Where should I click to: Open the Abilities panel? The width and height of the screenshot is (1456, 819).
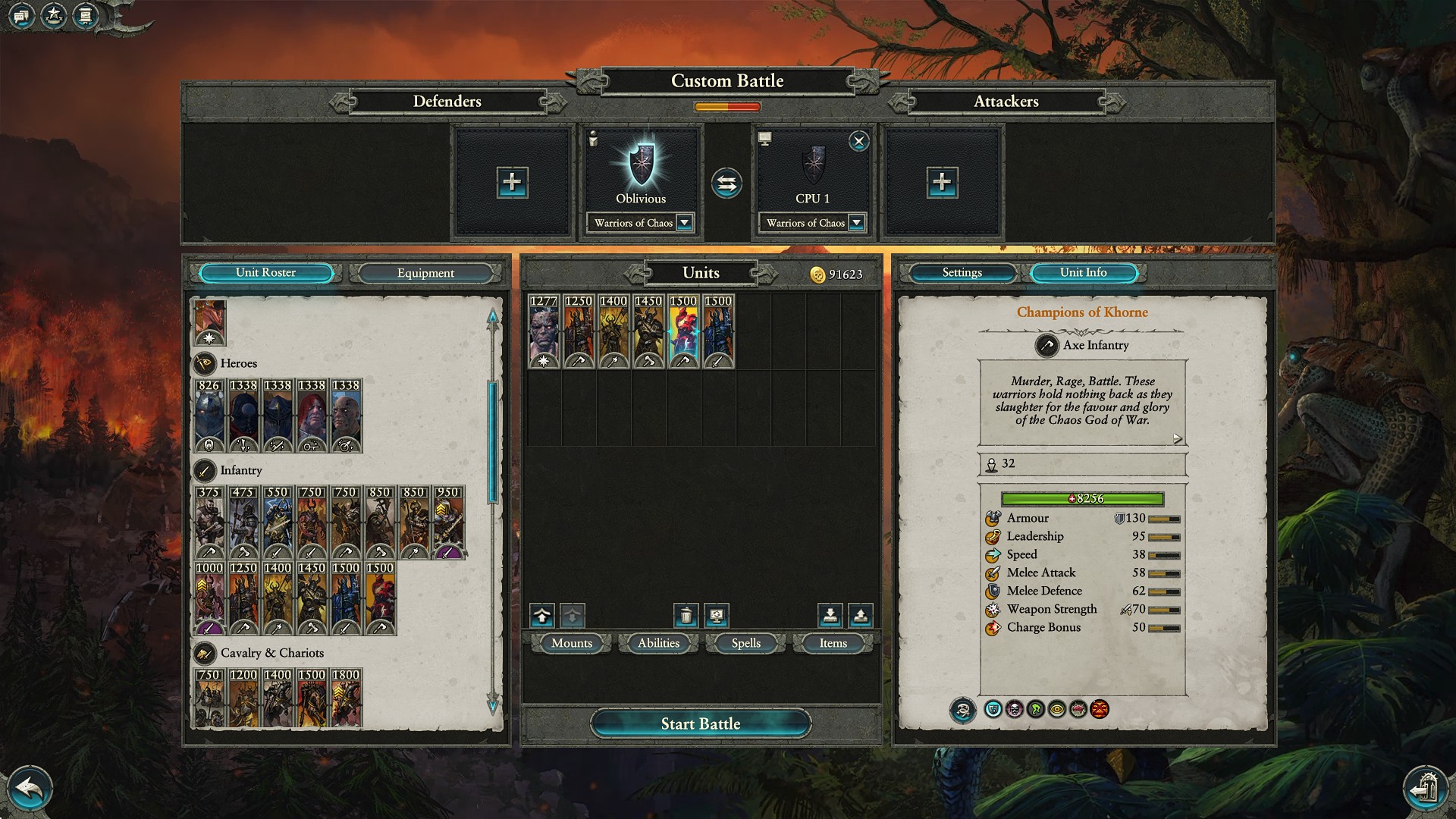658,643
